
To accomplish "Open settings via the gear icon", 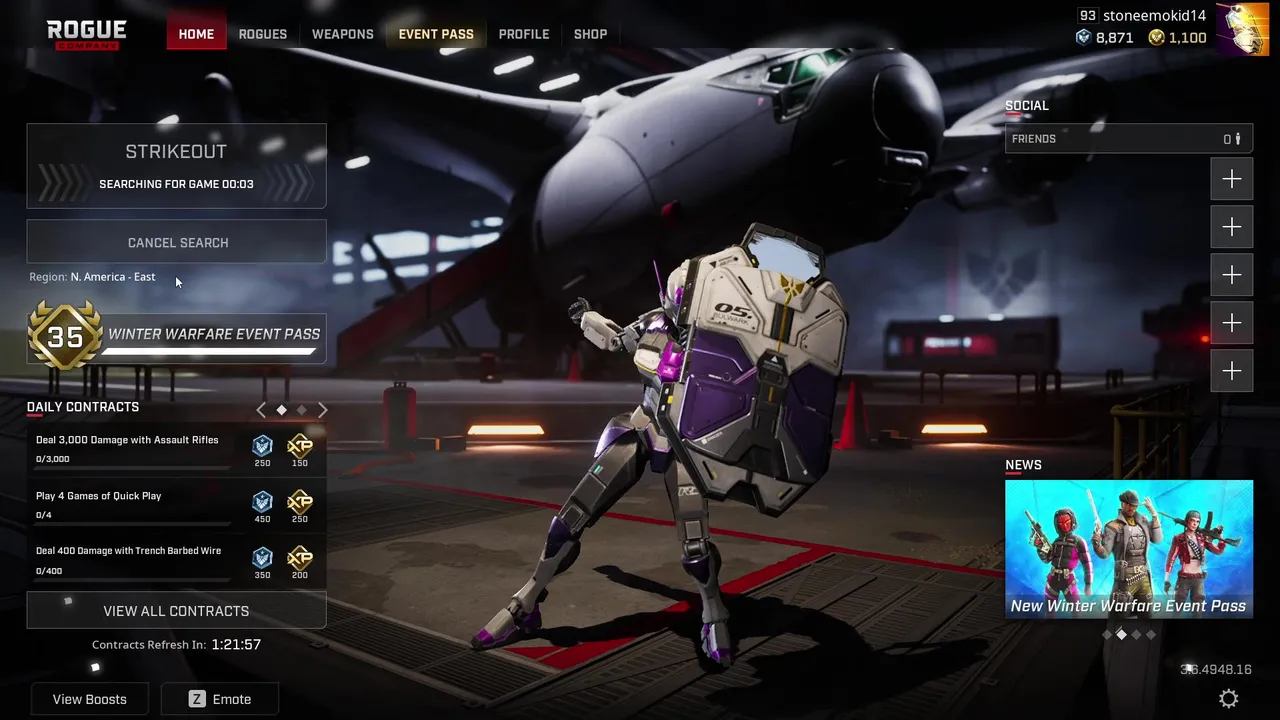I will (1229, 699).
